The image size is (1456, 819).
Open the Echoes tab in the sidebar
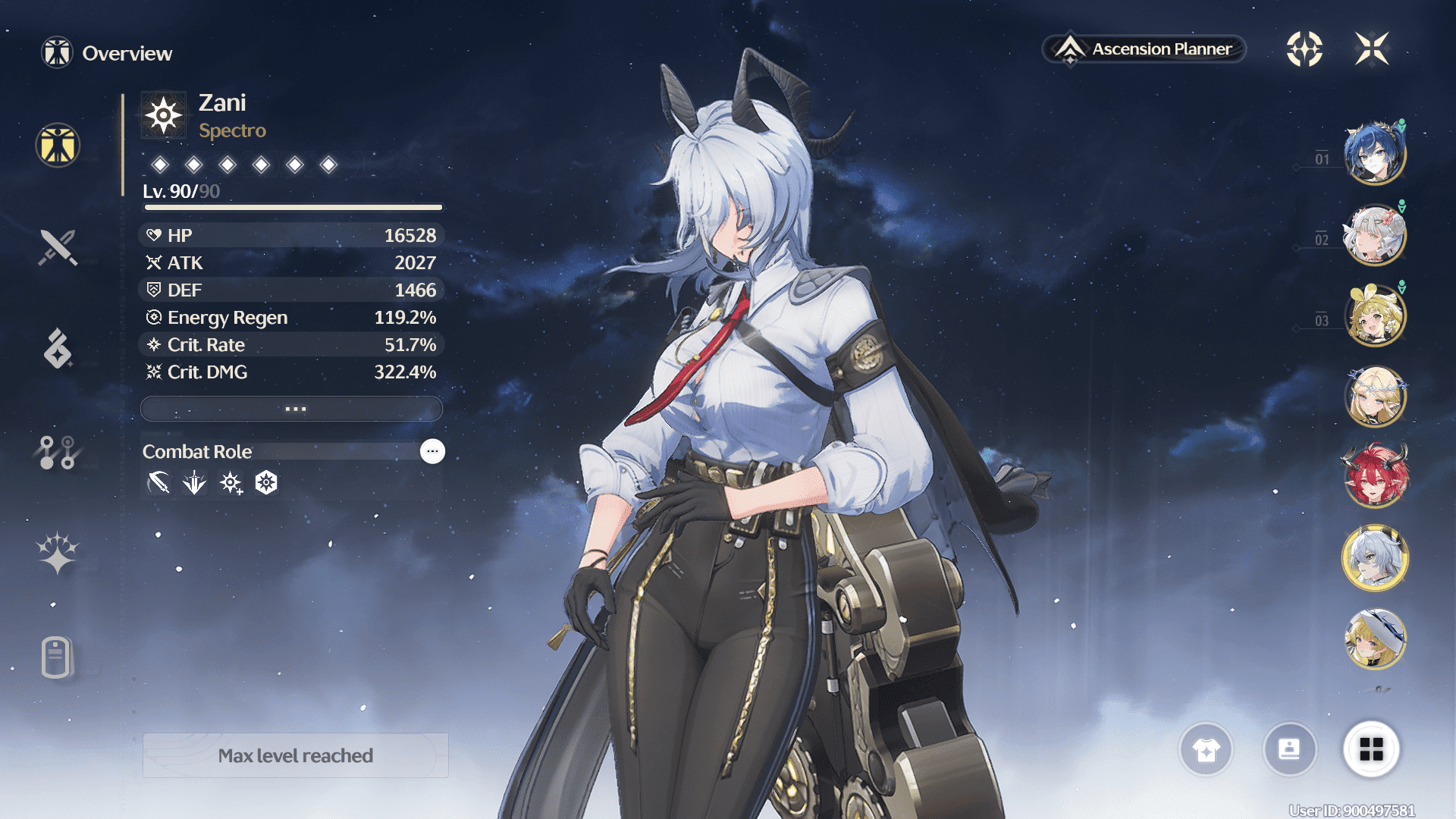(x=58, y=349)
